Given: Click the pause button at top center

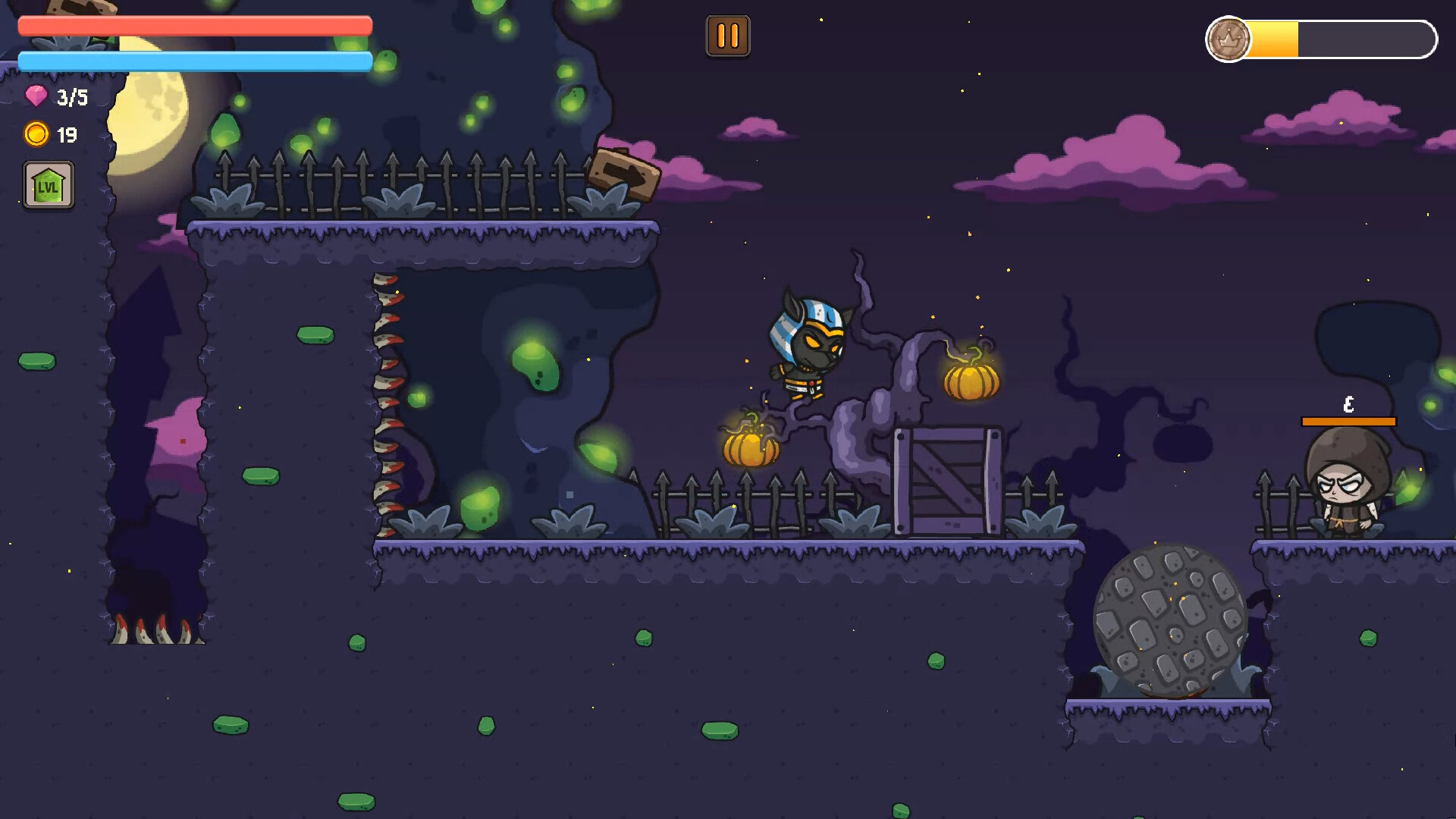Looking at the screenshot, I should (727, 34).
